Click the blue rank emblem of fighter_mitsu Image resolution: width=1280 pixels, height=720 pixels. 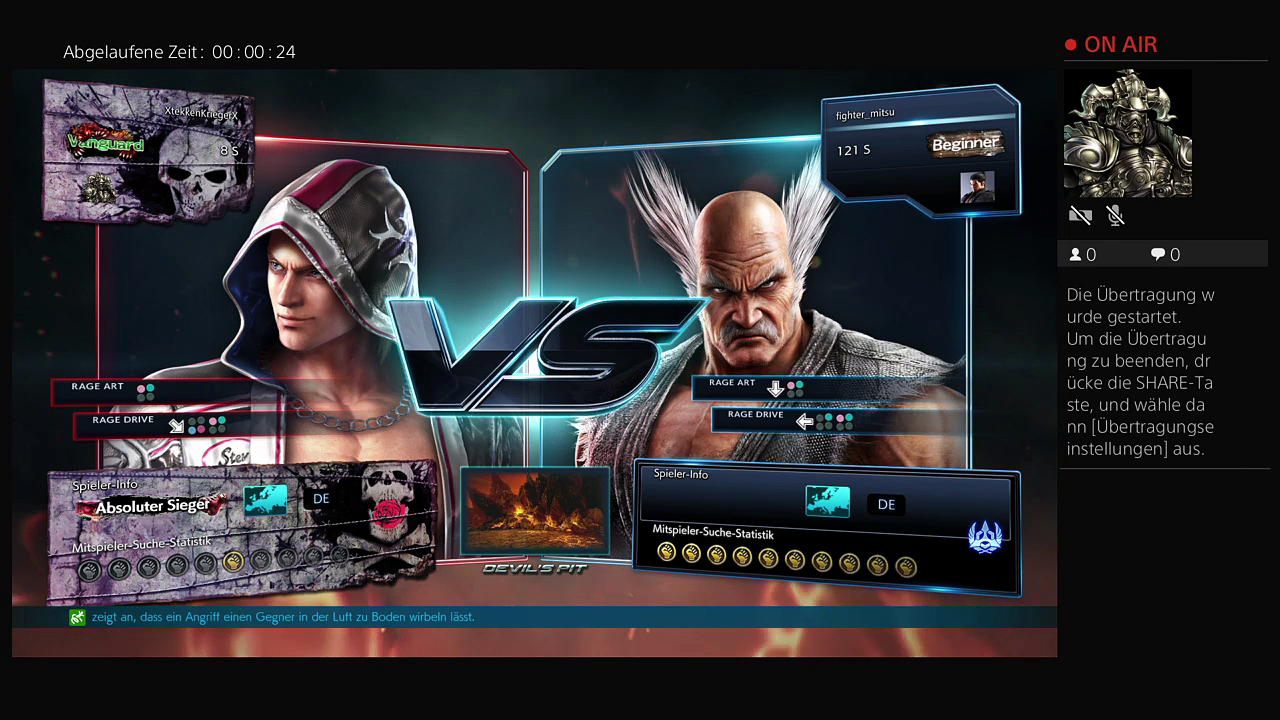coord(985,537)
